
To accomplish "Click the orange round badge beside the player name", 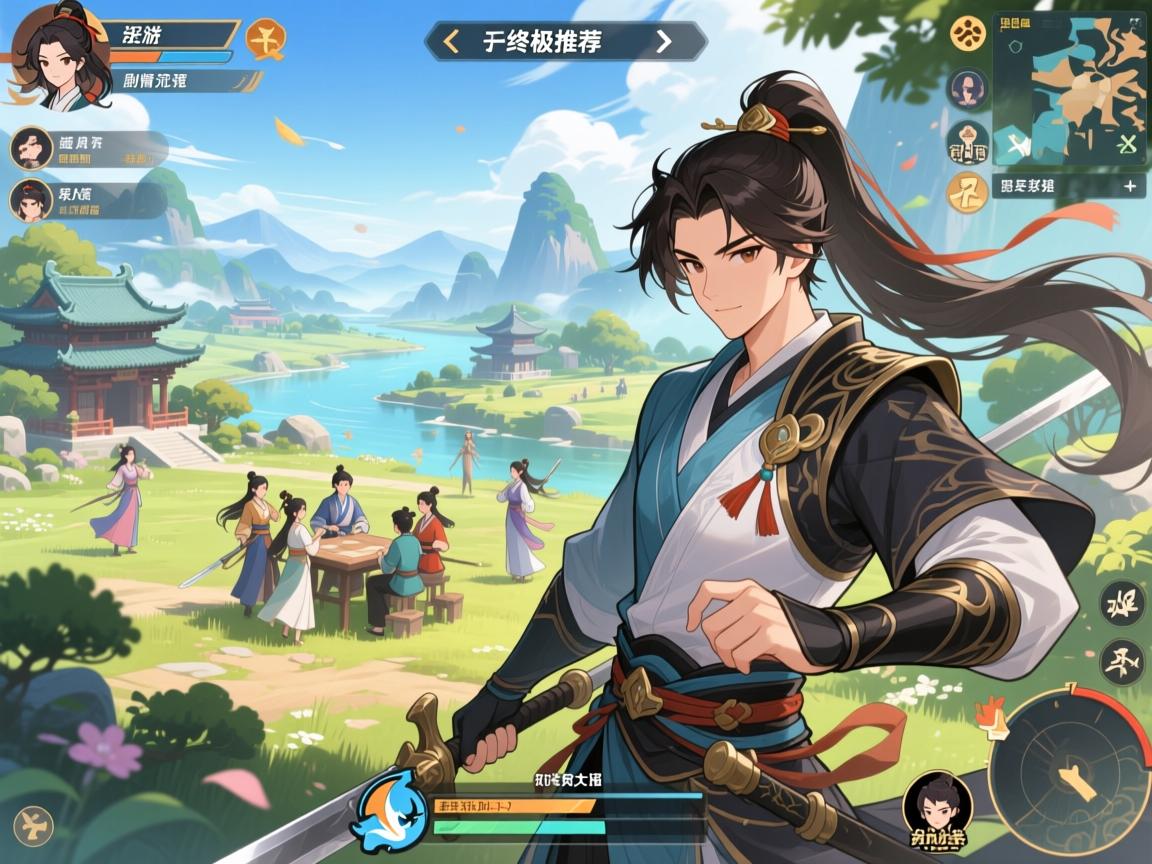I will click(x=265, y=38).
